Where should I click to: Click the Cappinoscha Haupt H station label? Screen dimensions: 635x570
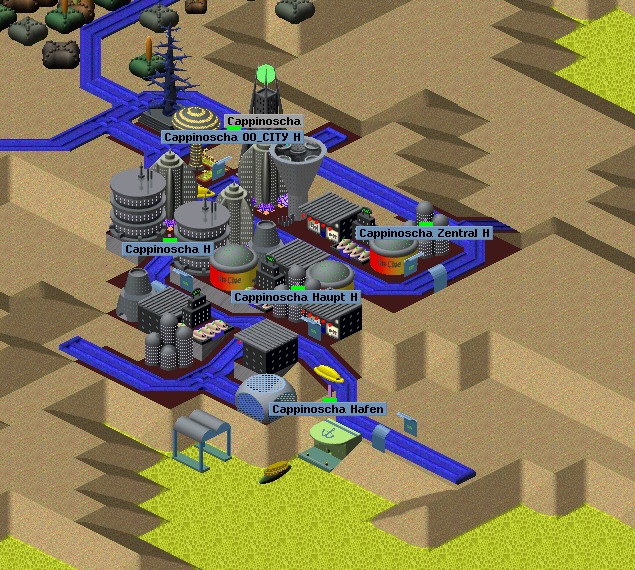pos(295,297)
